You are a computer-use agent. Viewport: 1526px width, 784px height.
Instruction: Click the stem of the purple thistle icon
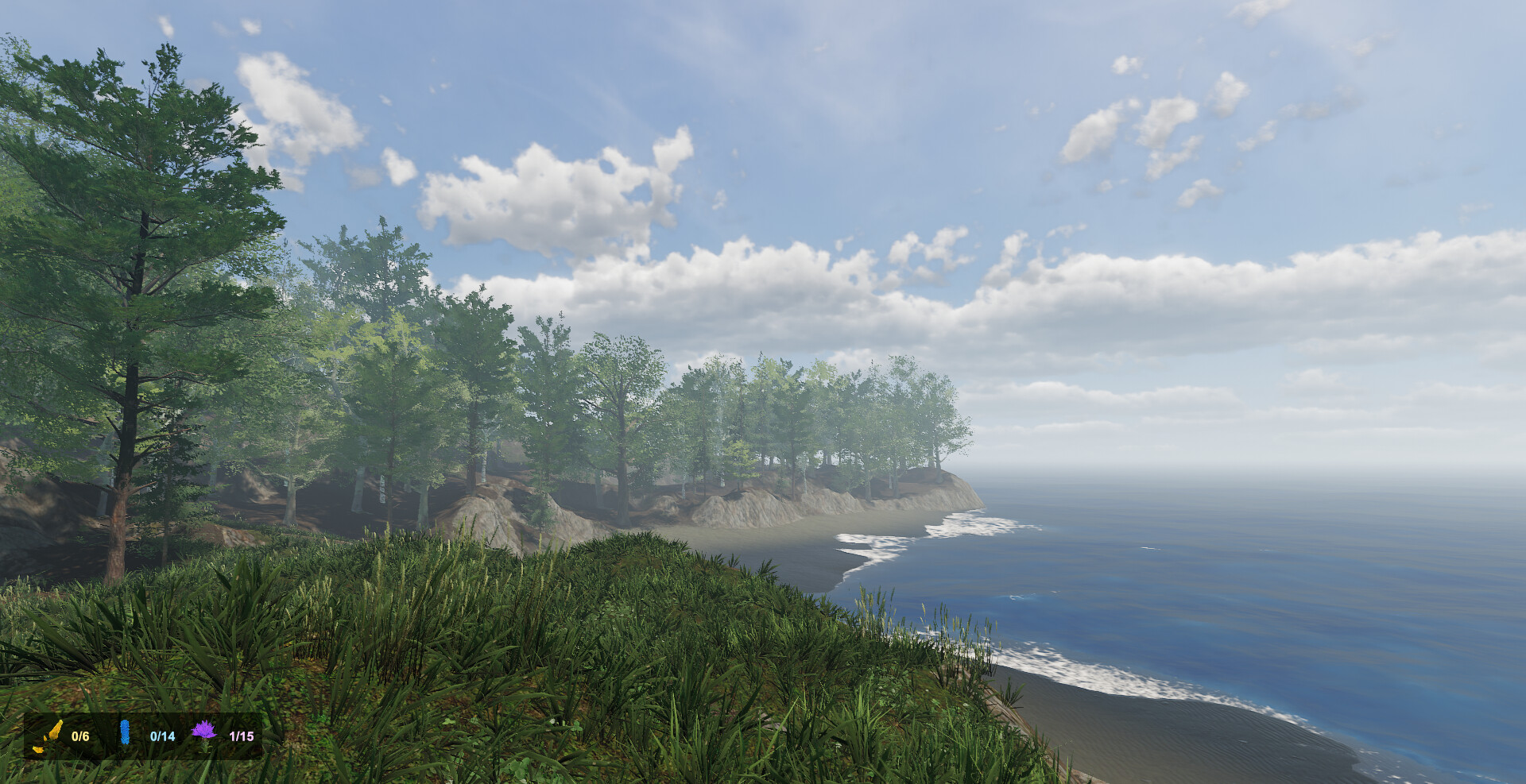(x=205, y=747)
